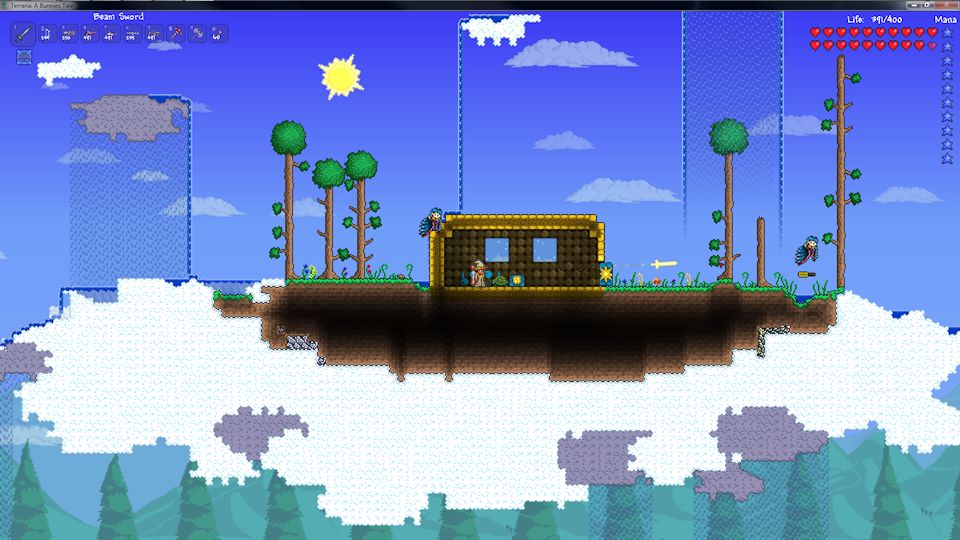
Task: Select the Beam Sword hotbar slot
Action: click(24, 35)
